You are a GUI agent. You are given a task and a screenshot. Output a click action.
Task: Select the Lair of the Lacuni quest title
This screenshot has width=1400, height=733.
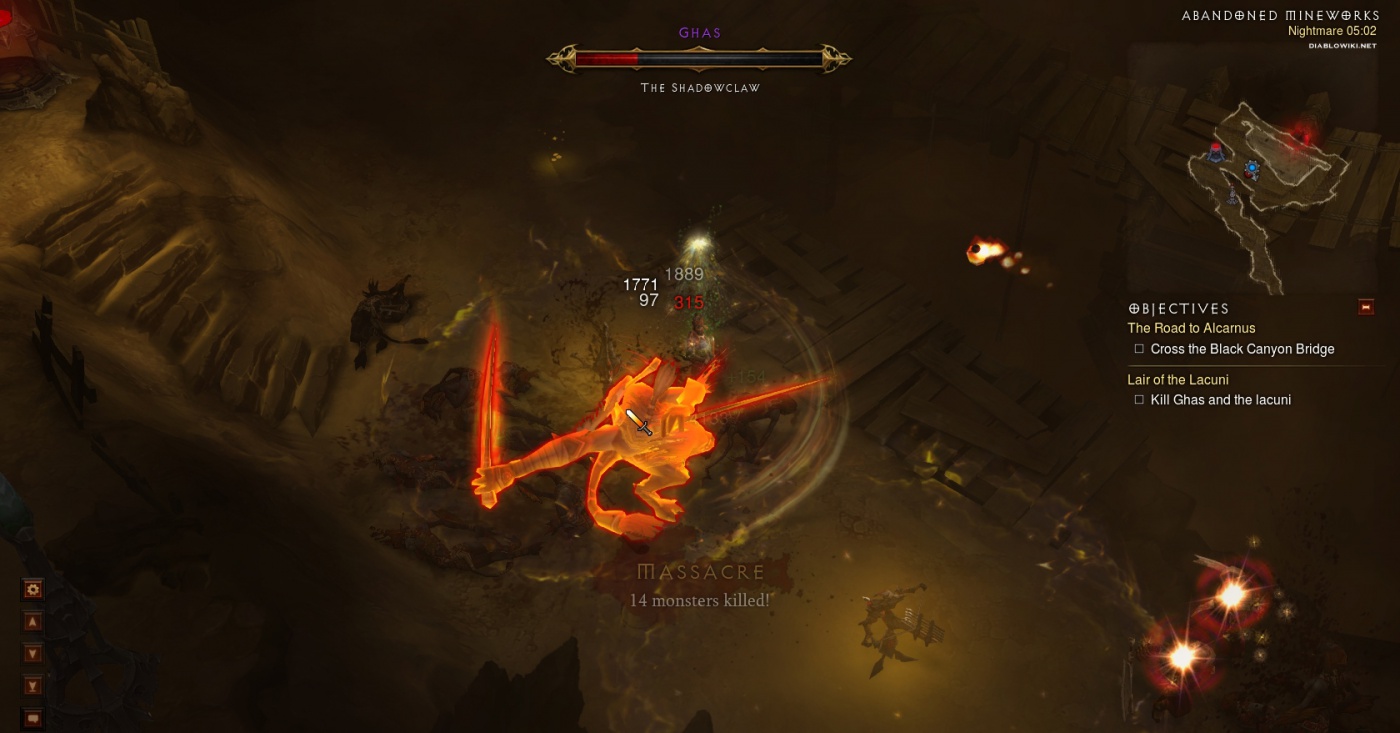[x=1179, y=379]
